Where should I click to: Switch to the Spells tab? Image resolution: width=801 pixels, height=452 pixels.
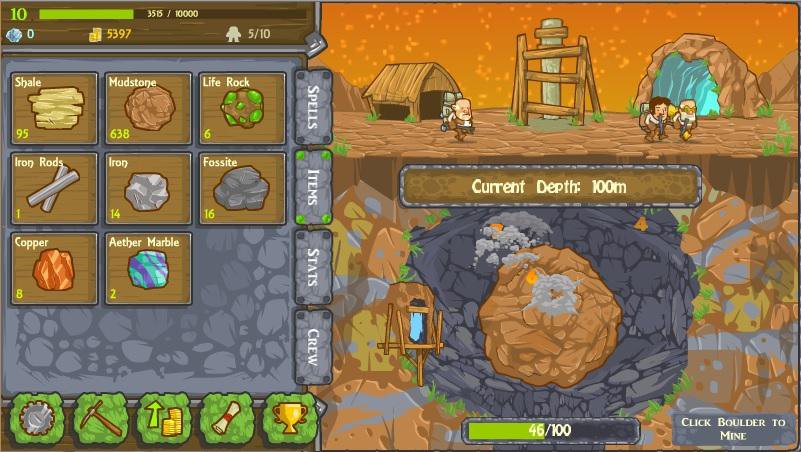coord(311,106)
